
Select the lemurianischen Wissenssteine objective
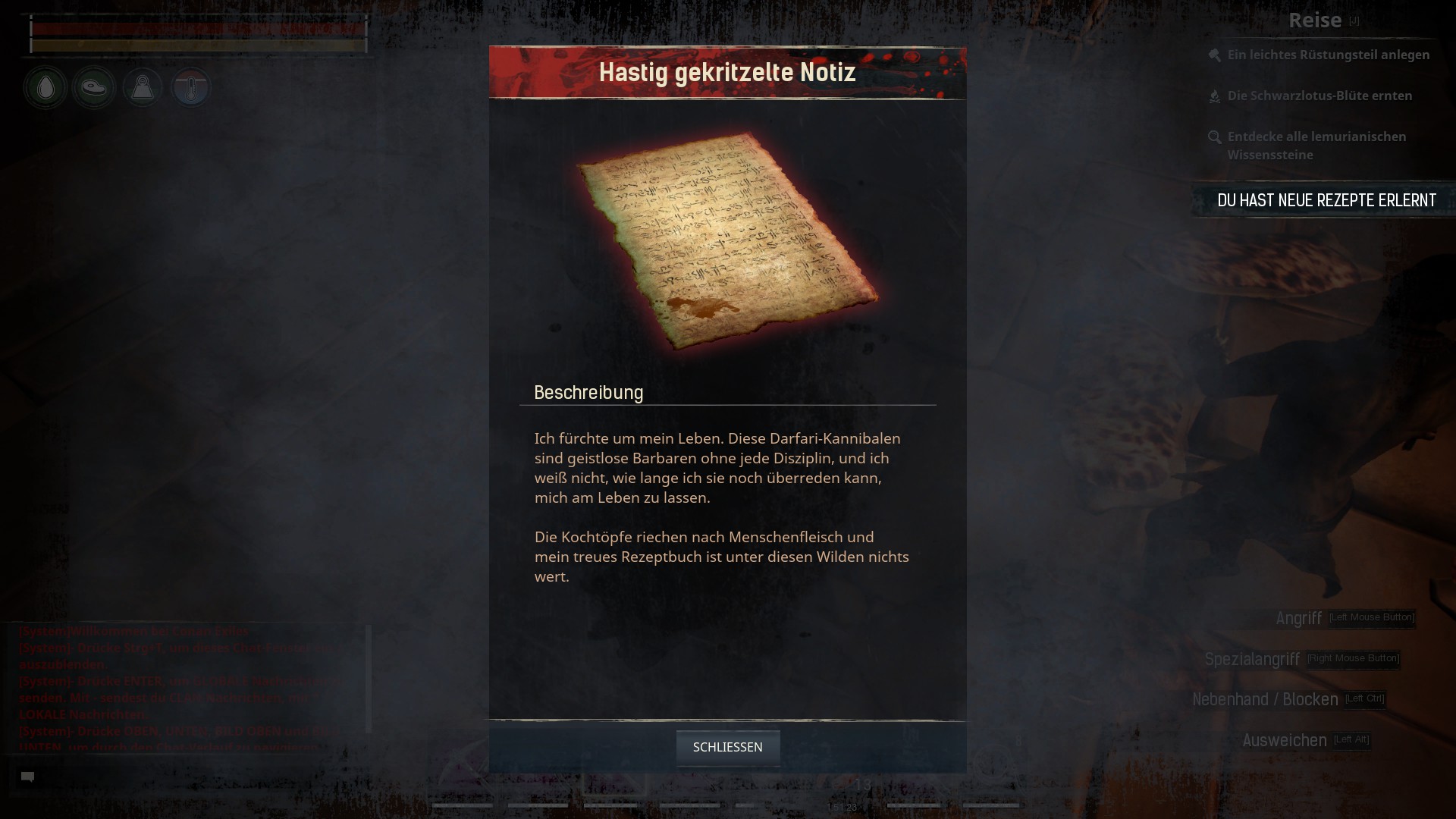(1316, 146)
